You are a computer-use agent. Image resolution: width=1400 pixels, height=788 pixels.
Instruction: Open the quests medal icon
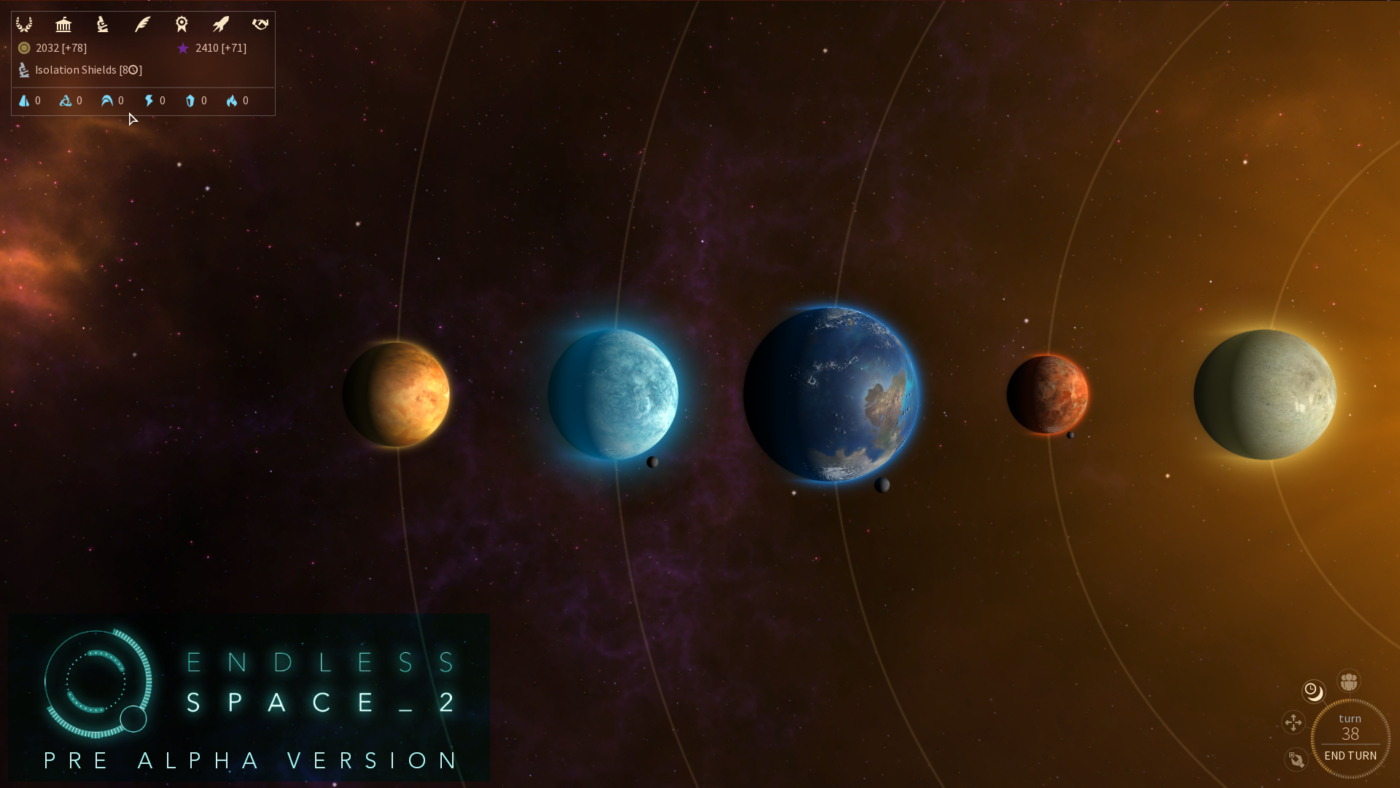(x=180, y=23)
